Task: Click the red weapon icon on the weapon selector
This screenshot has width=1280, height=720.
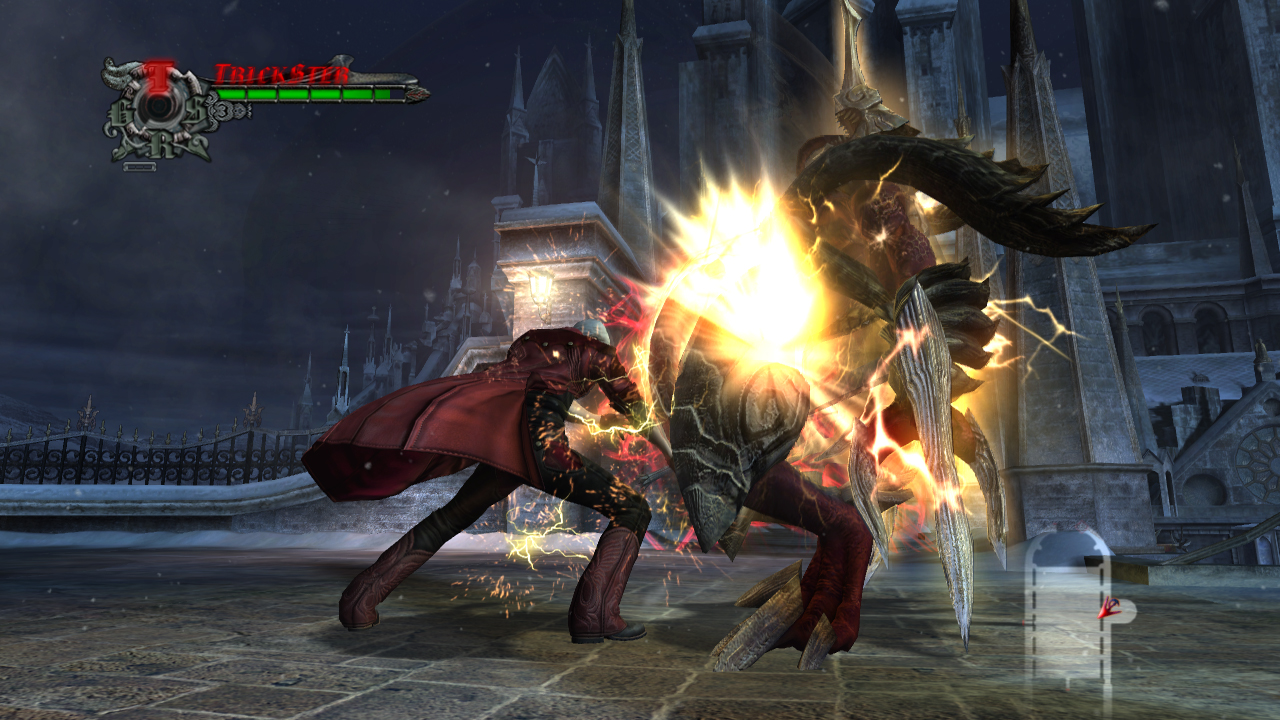Action: (x=1108, y=607)
